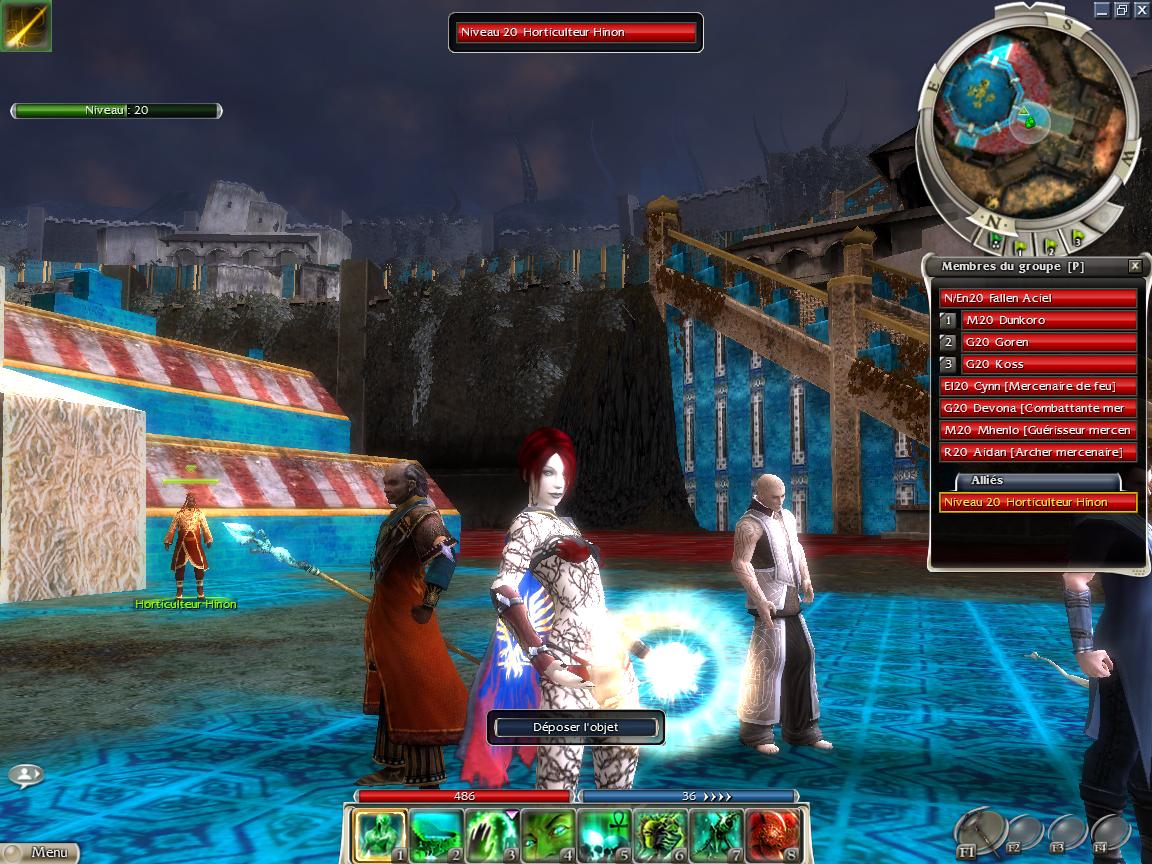Minimize the game window
This screenshot has width=1152, height=864.
[1101, 9]
